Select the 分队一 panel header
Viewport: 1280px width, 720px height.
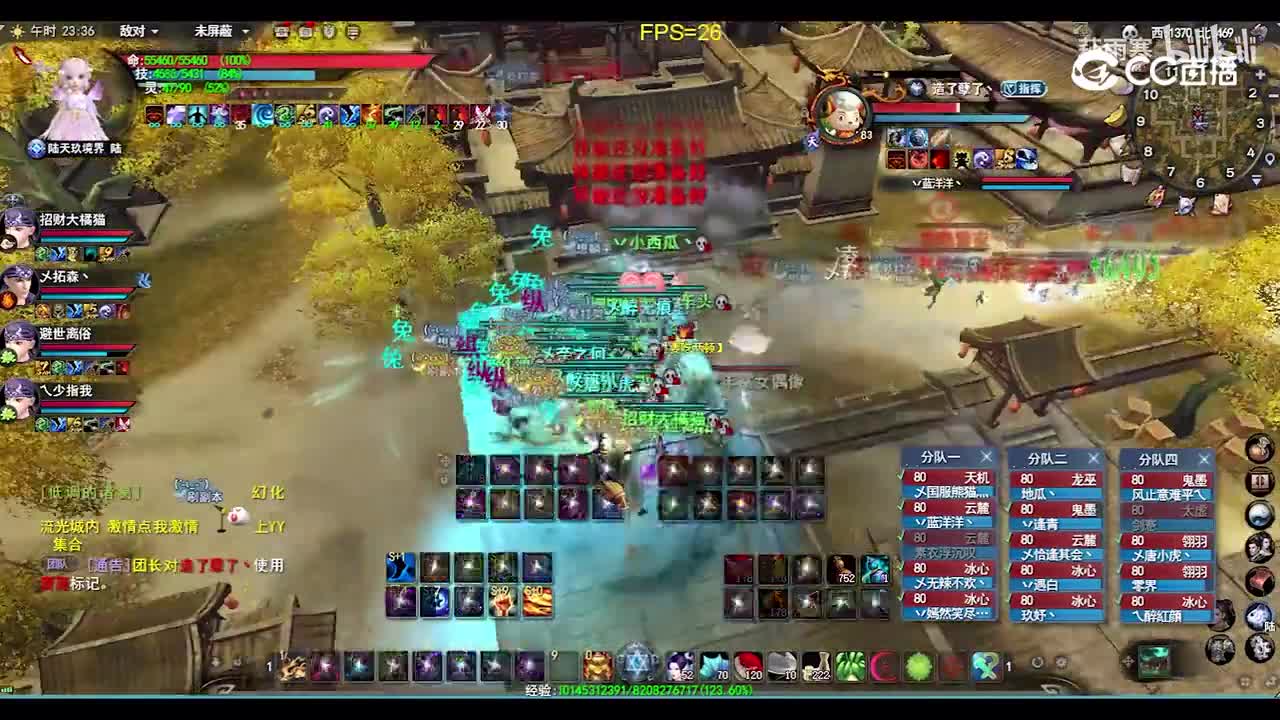(x=940, y=458)
